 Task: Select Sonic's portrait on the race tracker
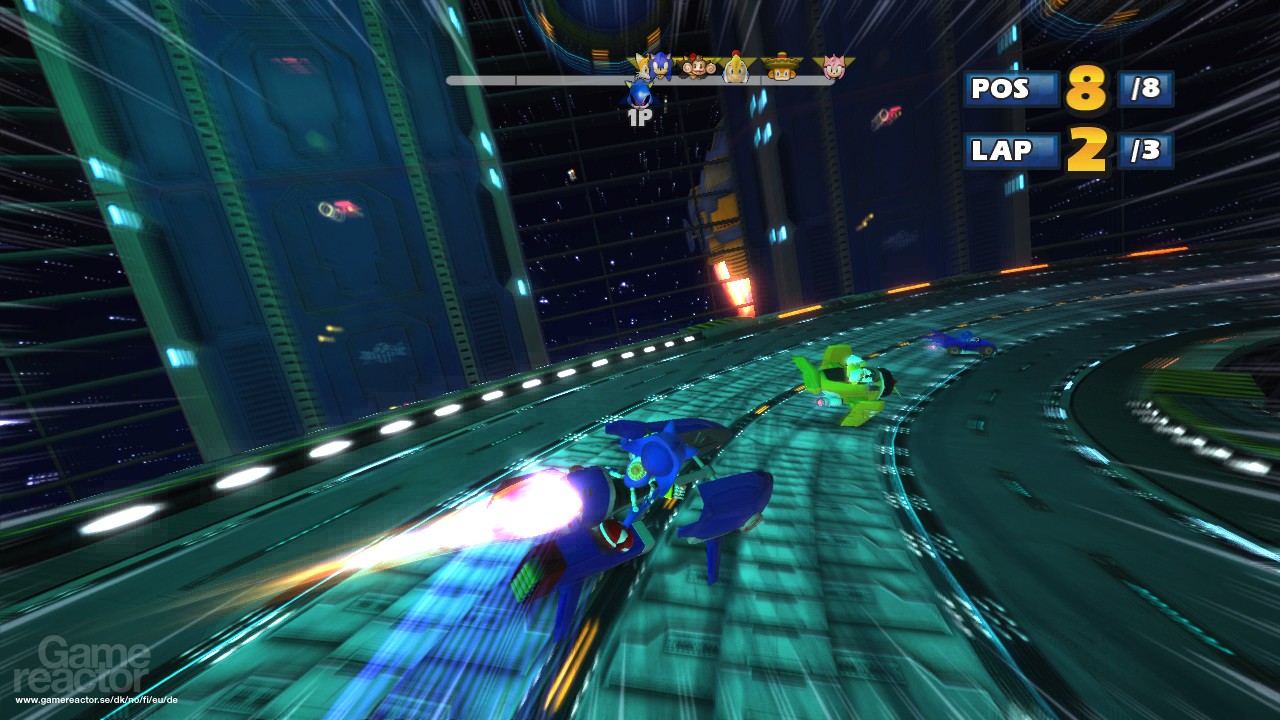(660, 66)
